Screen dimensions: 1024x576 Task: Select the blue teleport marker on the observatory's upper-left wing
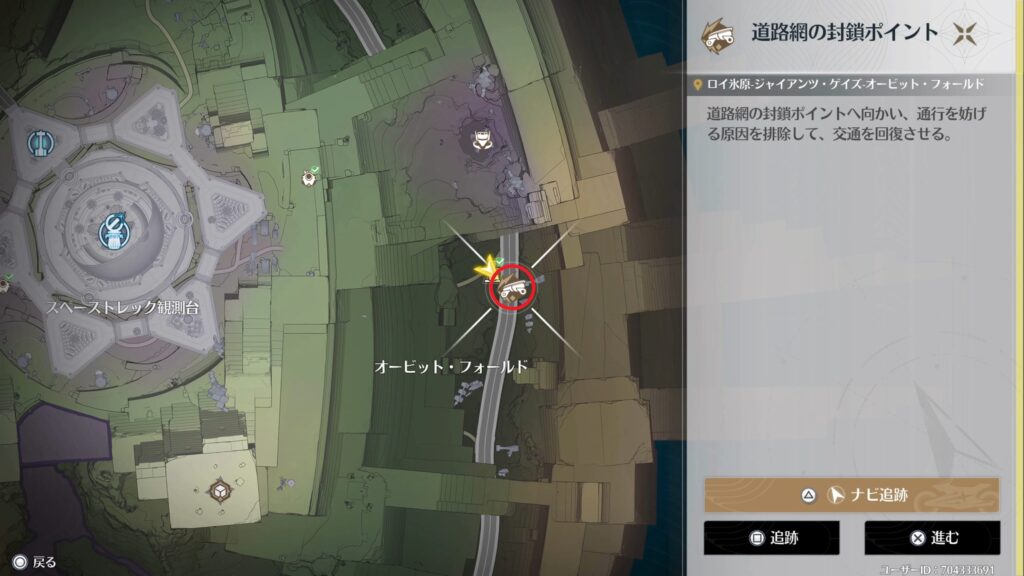pos(40,144)
